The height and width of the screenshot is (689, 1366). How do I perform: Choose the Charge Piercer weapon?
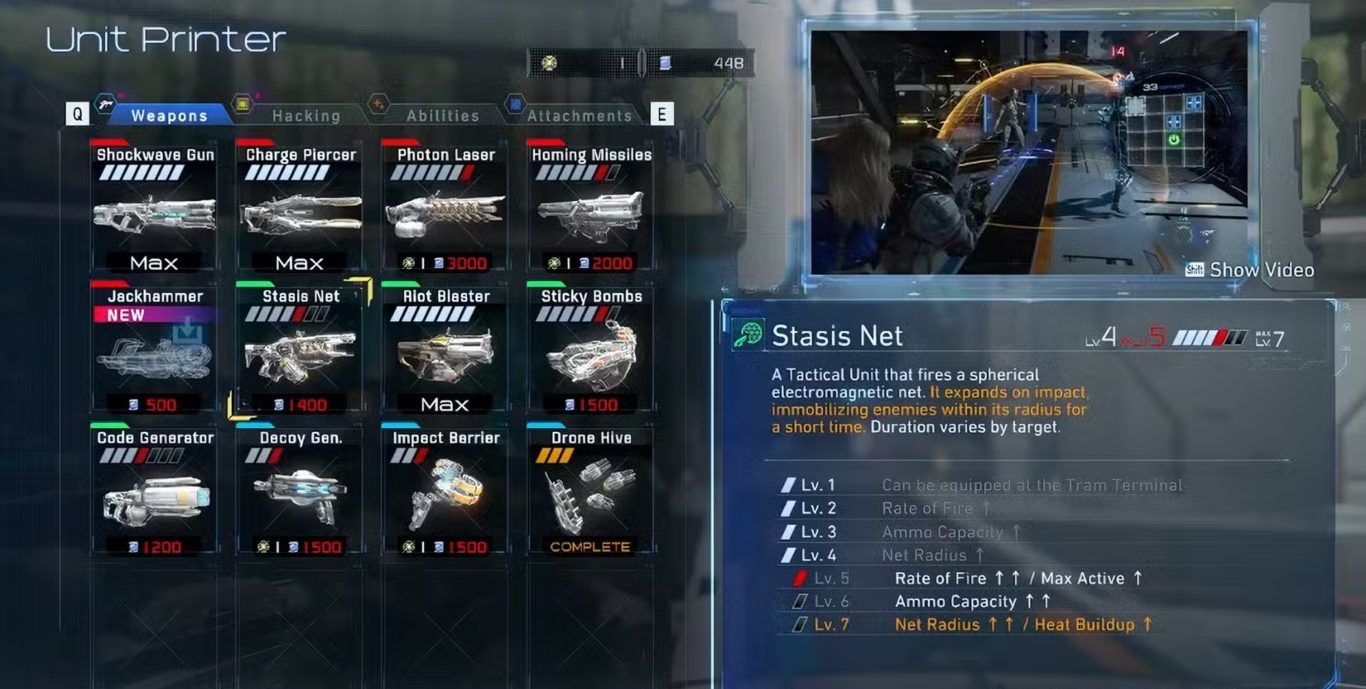point(300,208)
